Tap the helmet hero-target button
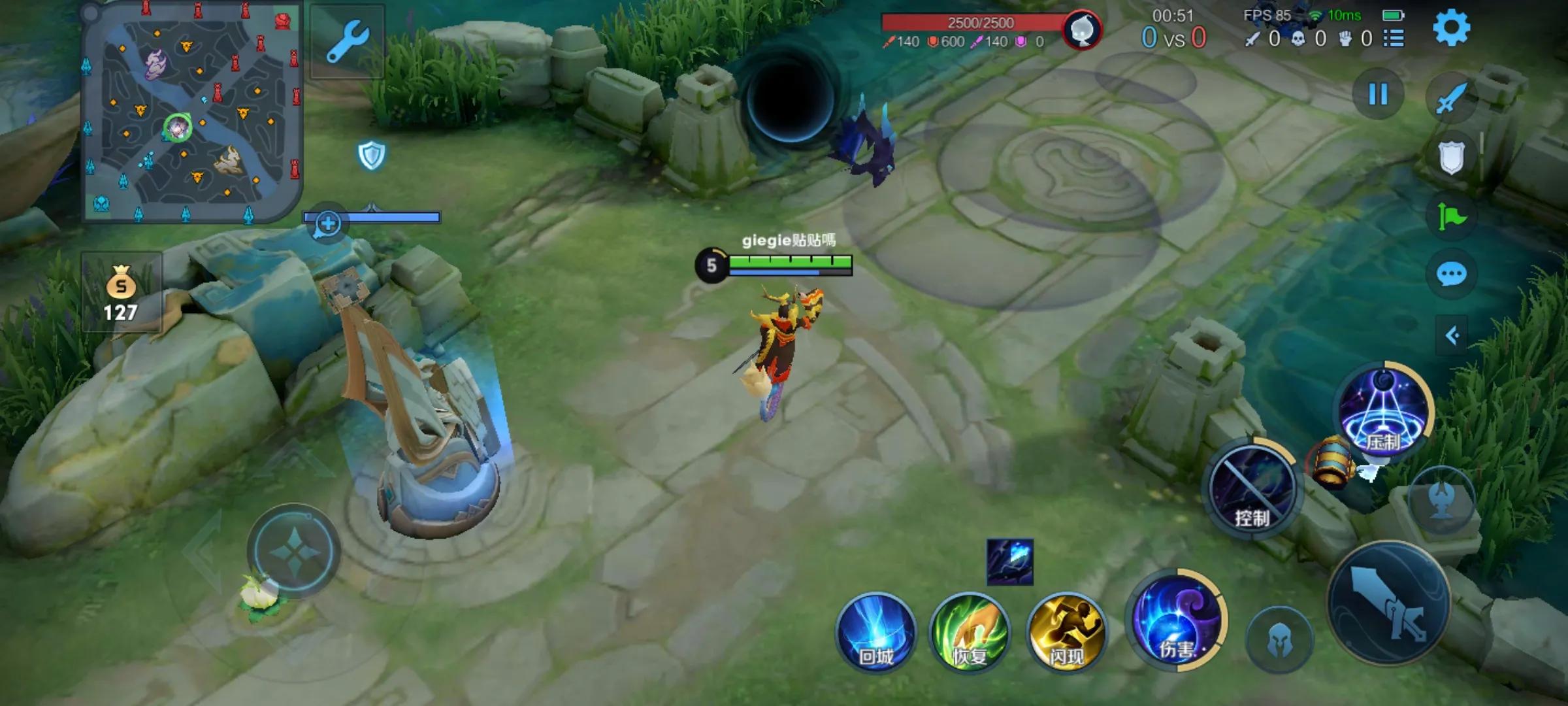The height and width of the screenshot is (706, 1568). (x=1279, y=641)
